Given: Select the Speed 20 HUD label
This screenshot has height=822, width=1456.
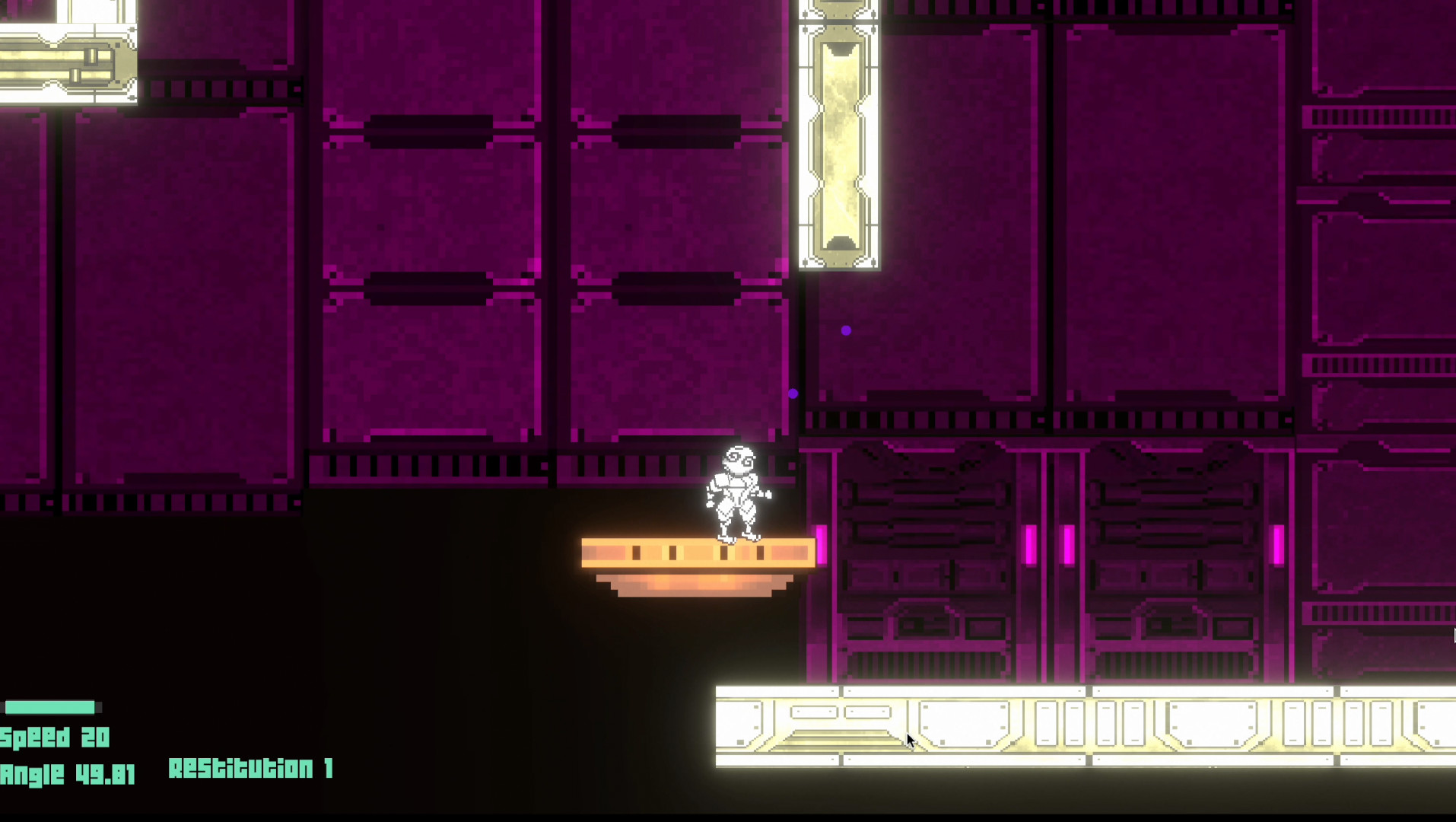Looking at the screenshot, I should [x=53, y=737].
